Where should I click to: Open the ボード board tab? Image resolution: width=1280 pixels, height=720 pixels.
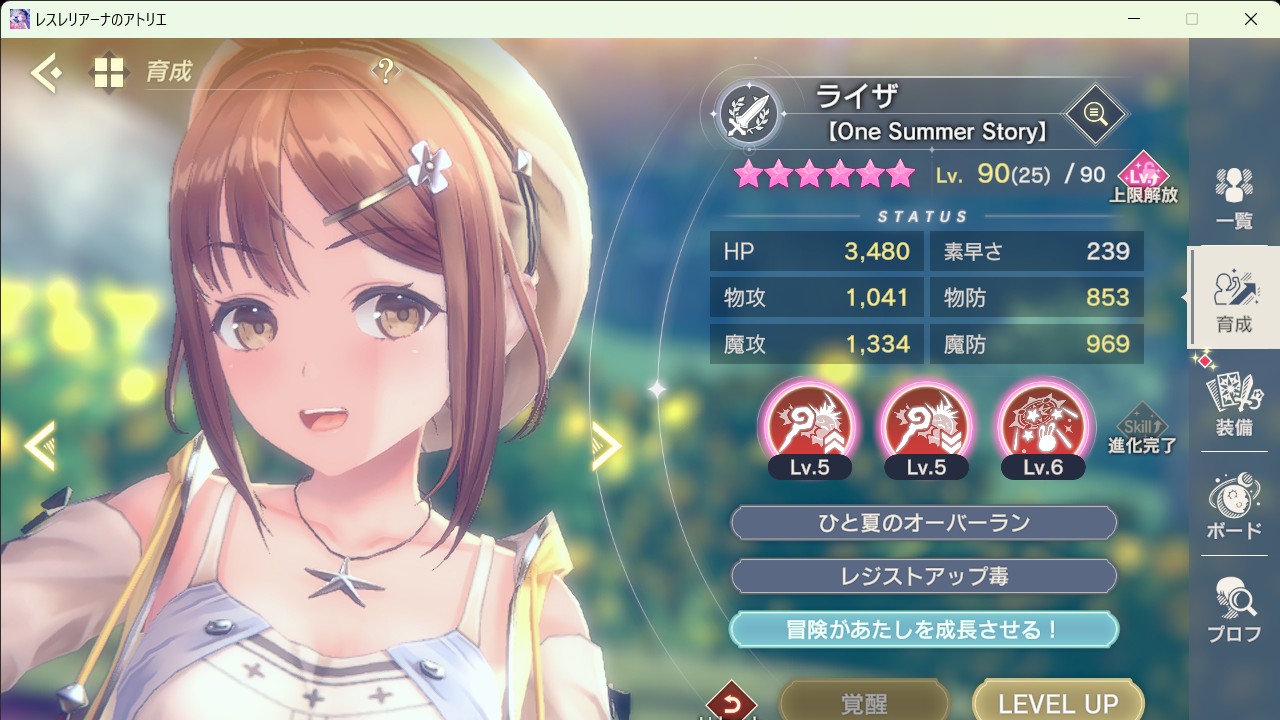[x=1234, y=506]
